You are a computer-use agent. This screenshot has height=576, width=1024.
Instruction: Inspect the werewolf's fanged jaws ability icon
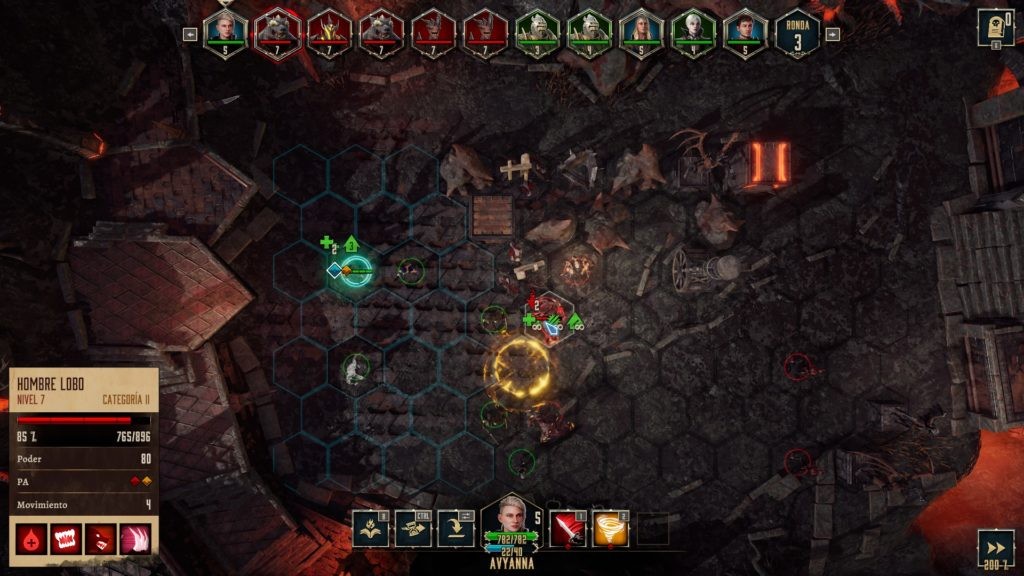[x=65, y=539]
